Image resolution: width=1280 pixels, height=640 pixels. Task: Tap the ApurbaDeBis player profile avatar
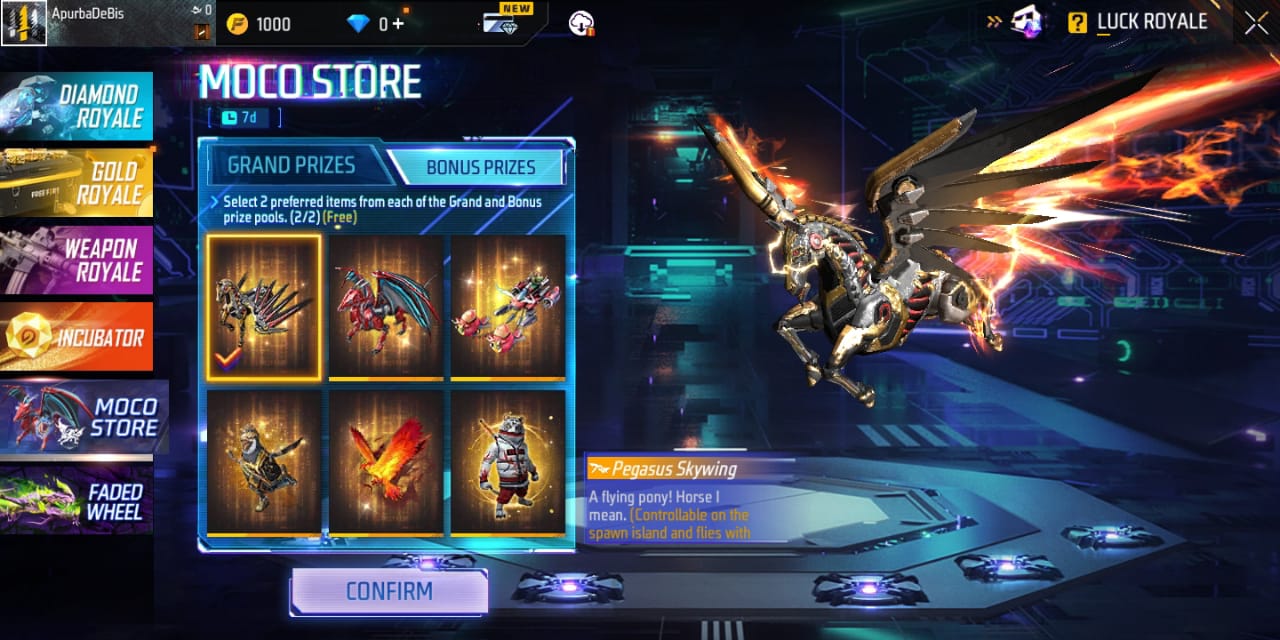click(x=24, y=23)
